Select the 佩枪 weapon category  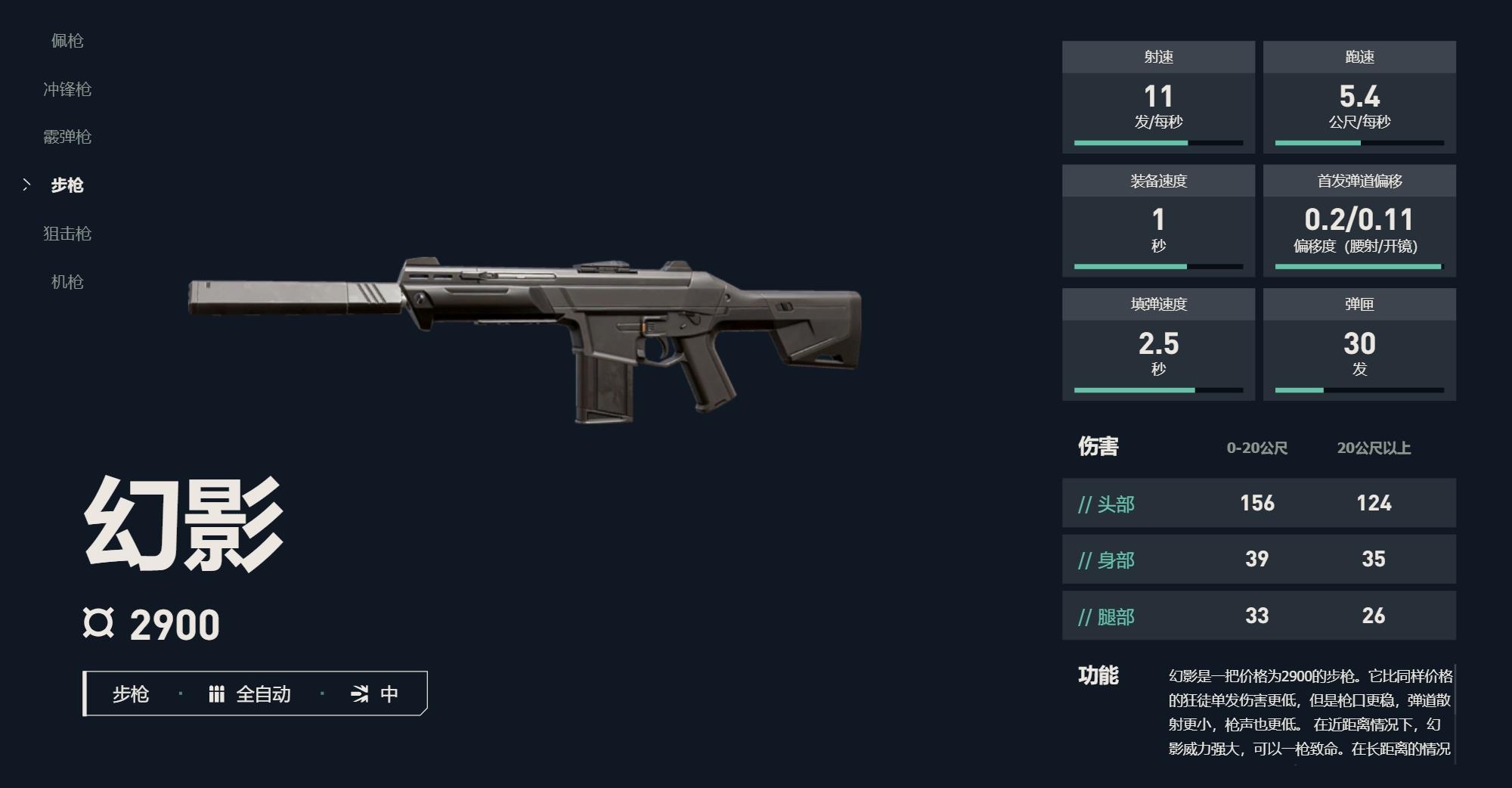pos(67,41)
